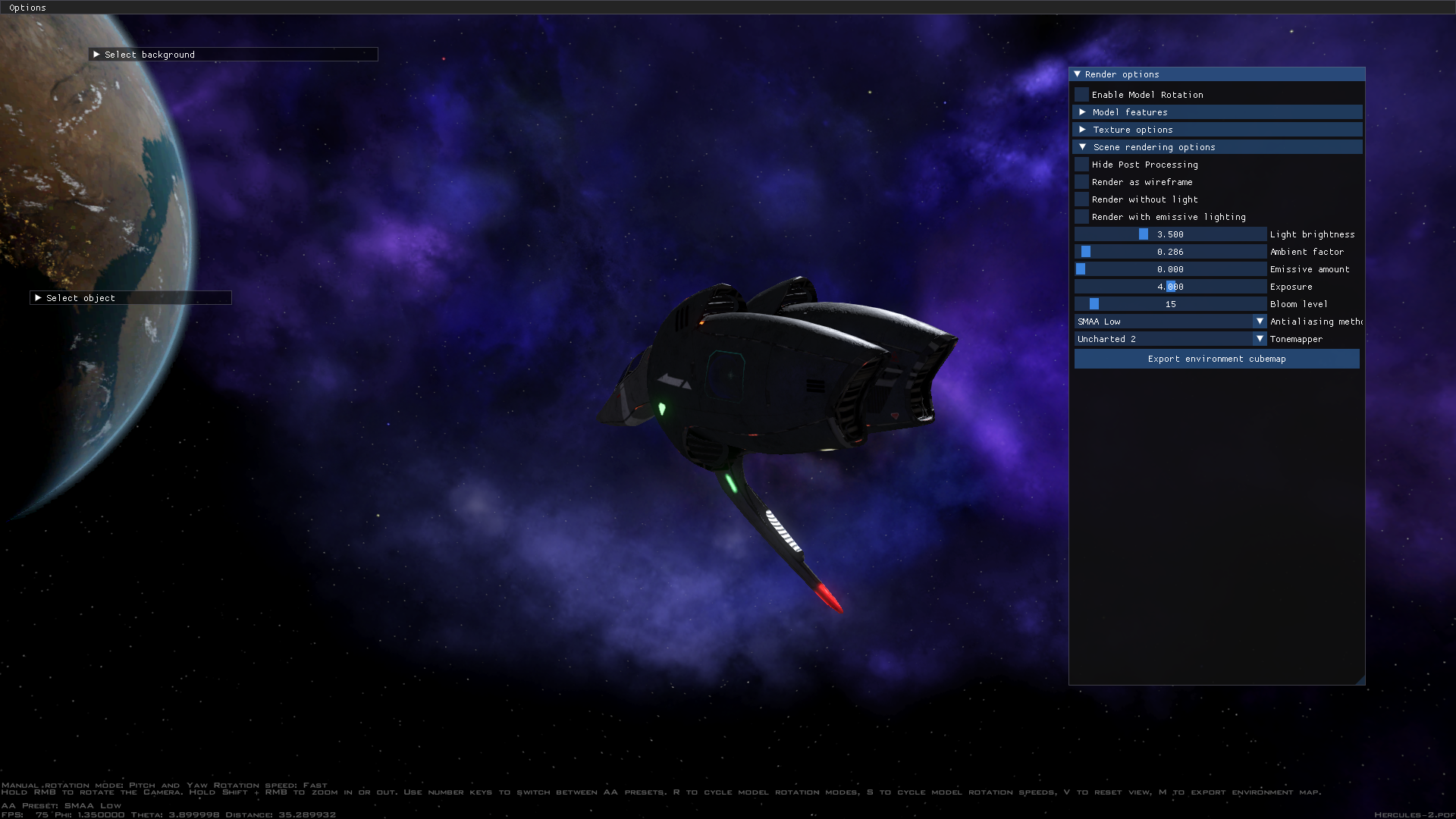The width and height of the screenshot is (1456, 819).
Task: Click the Select background expand arrow
Action: point(97,54)
